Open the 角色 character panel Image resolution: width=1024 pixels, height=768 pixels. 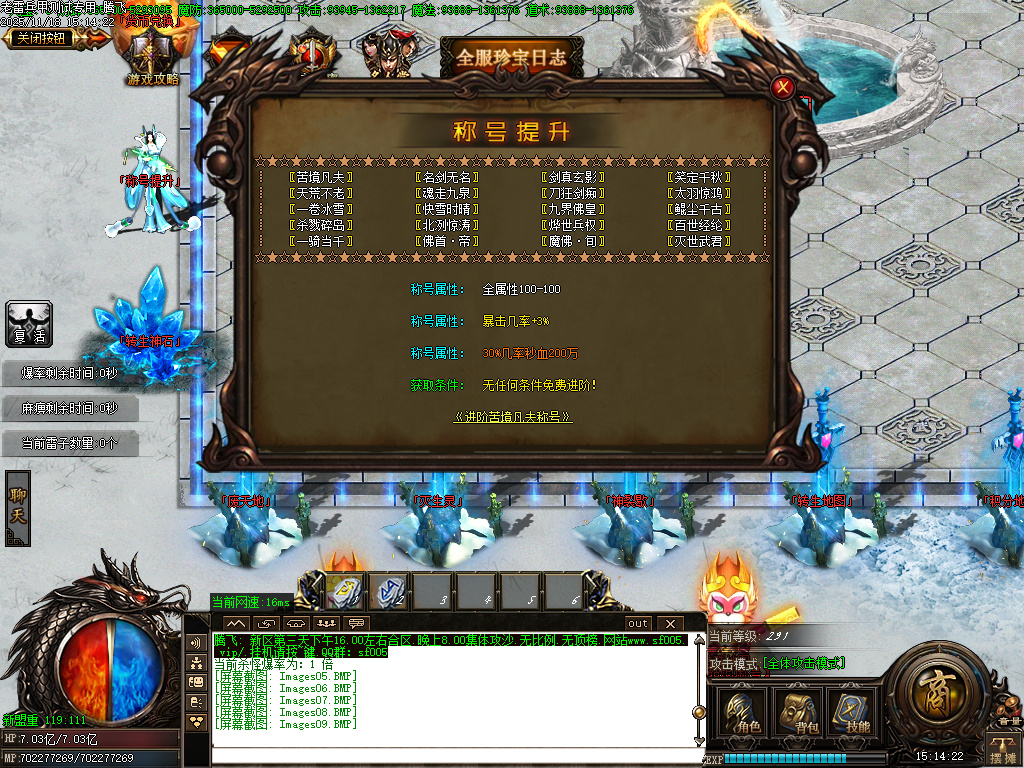(x=742, y=713)
